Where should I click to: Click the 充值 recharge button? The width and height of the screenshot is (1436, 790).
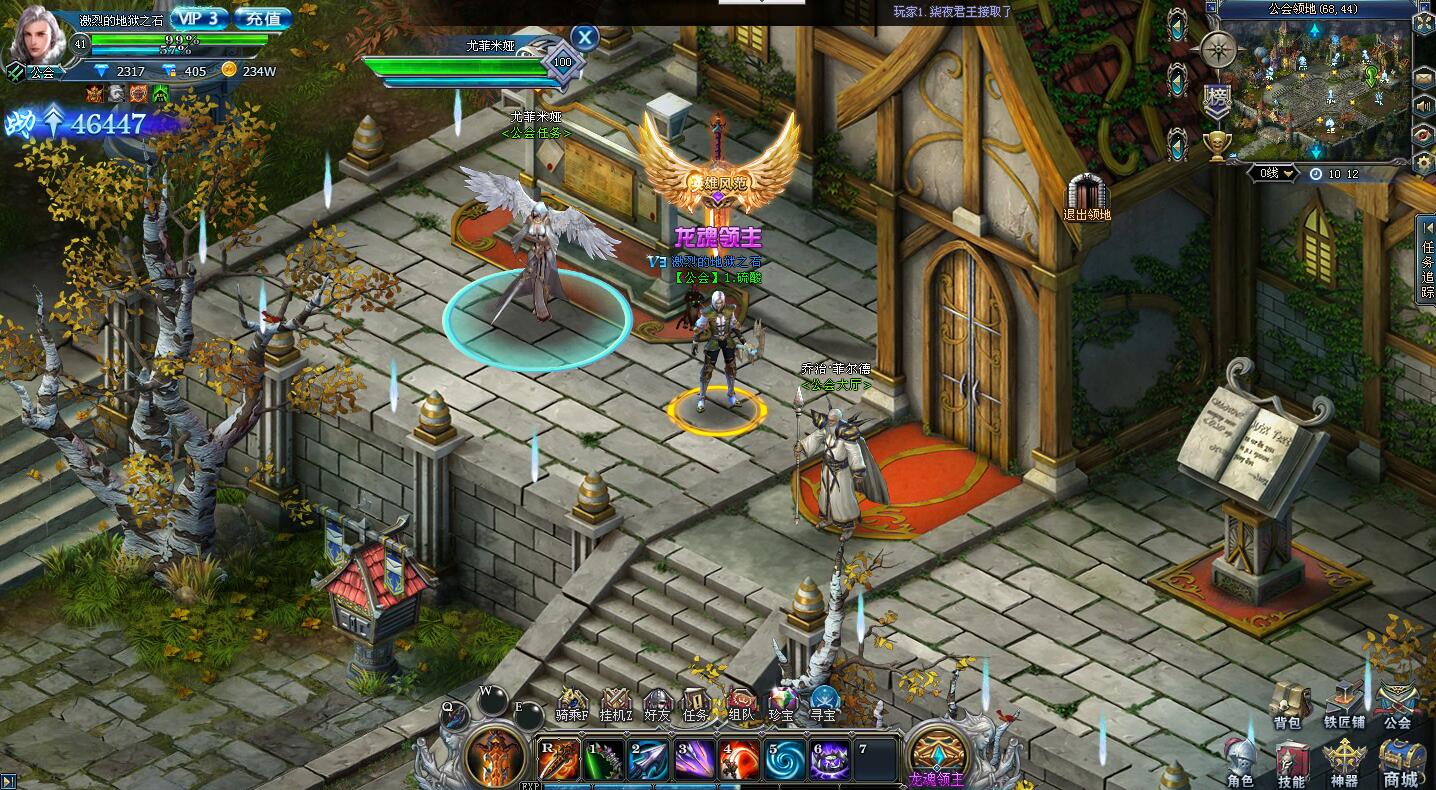tap(265, 18)
